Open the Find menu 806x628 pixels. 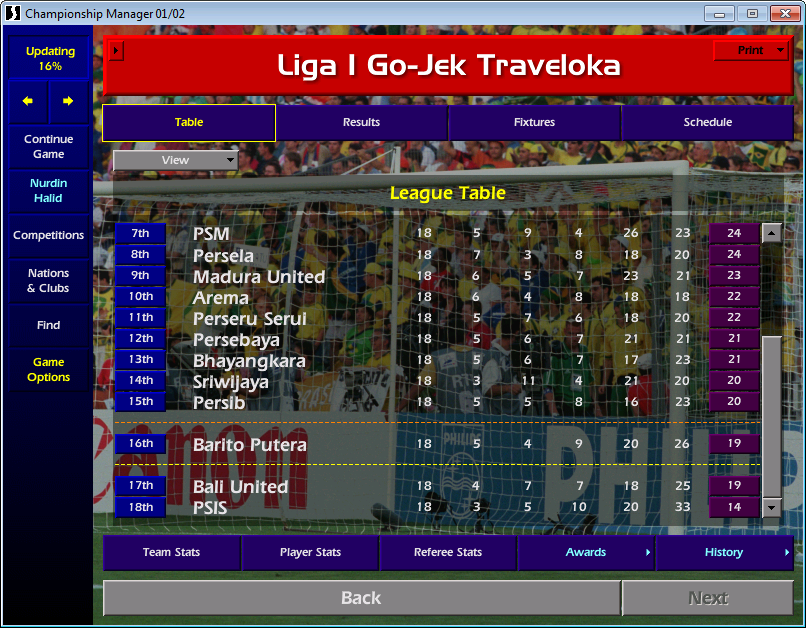tap(49, 325)
